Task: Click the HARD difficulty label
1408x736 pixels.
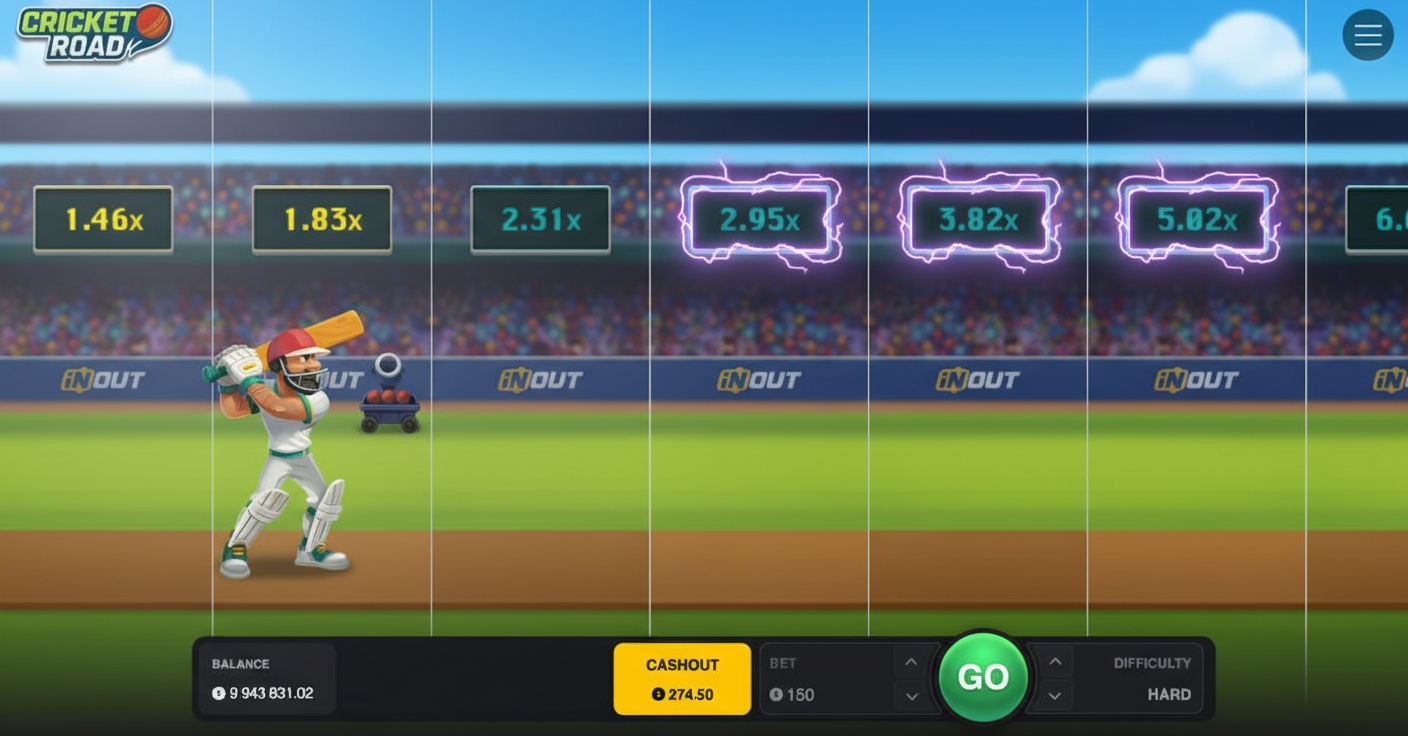Action: pyautogui.click(x=1170, y=694)
